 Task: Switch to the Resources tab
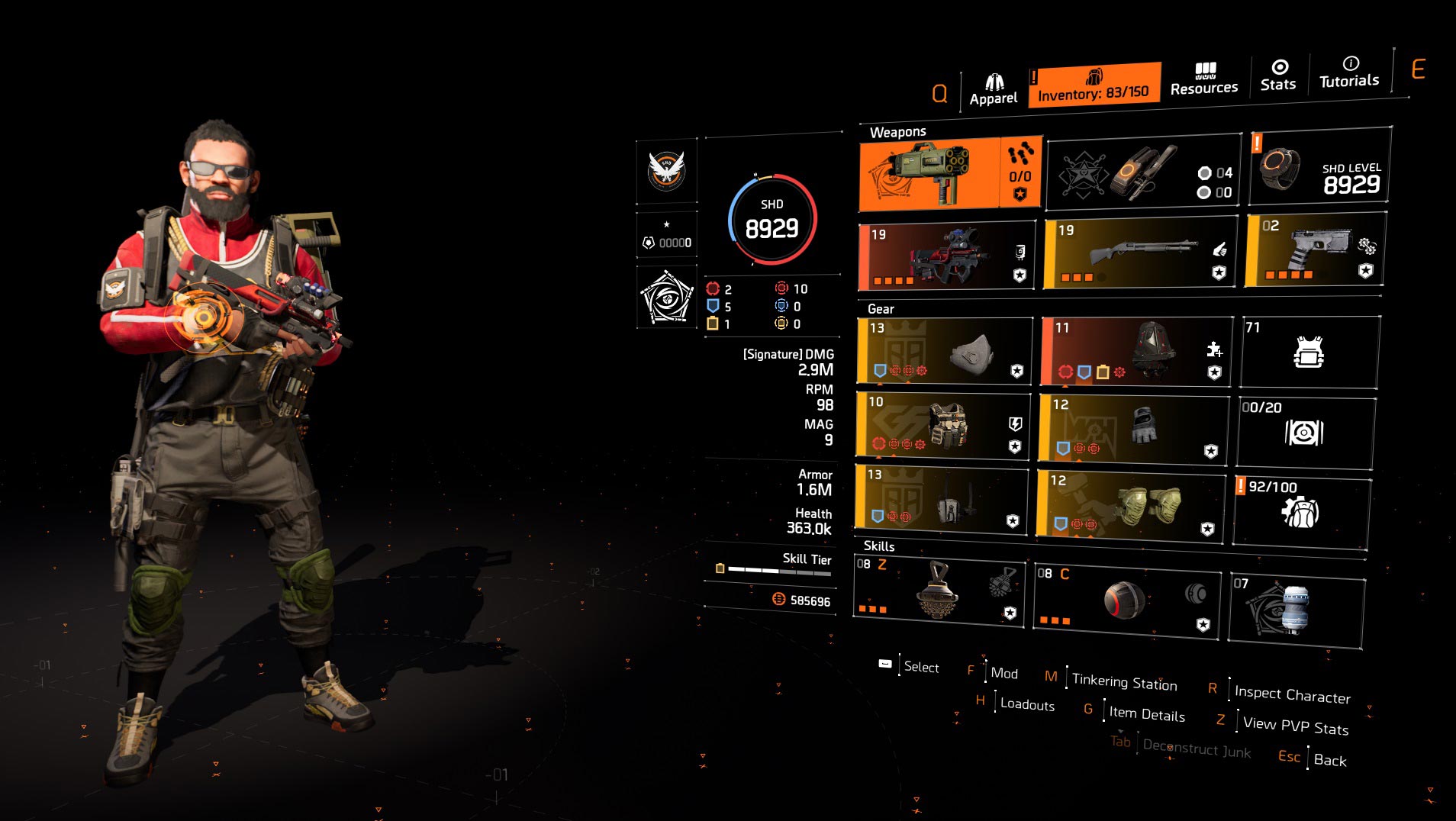click(x=1204, y=79)
